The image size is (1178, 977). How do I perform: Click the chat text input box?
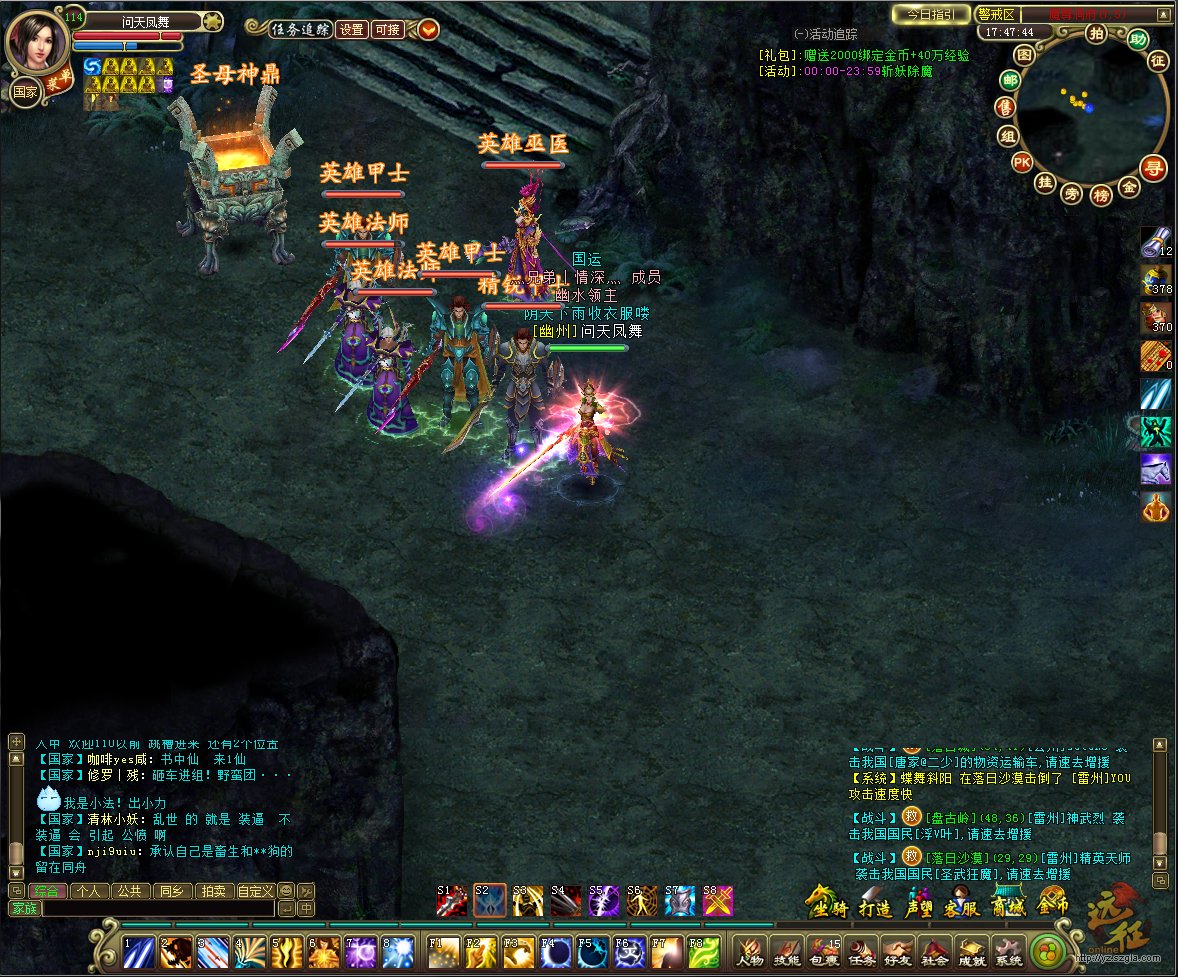158,909
